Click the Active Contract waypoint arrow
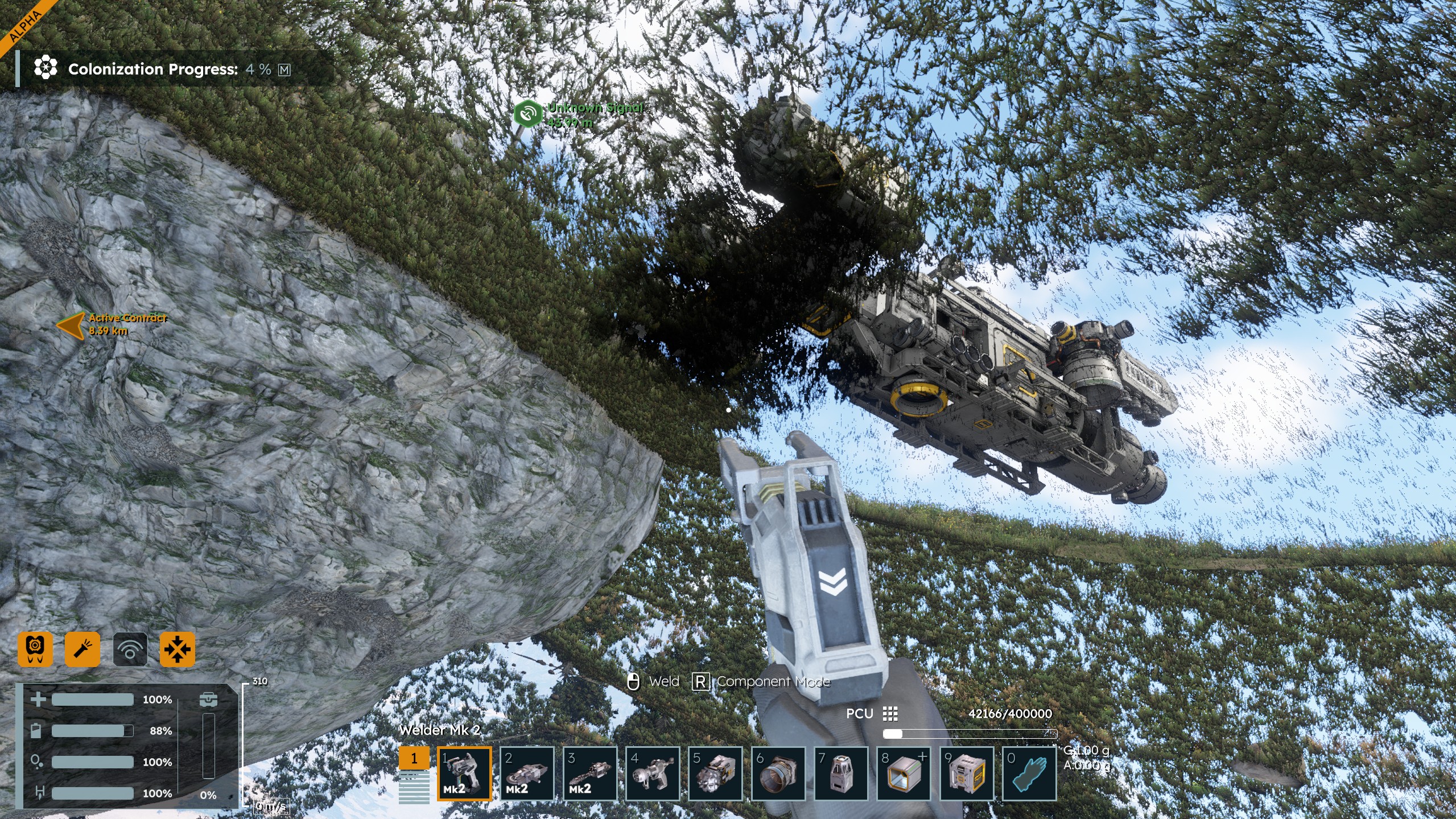1456x819 pixels. (x=71, y=325)
